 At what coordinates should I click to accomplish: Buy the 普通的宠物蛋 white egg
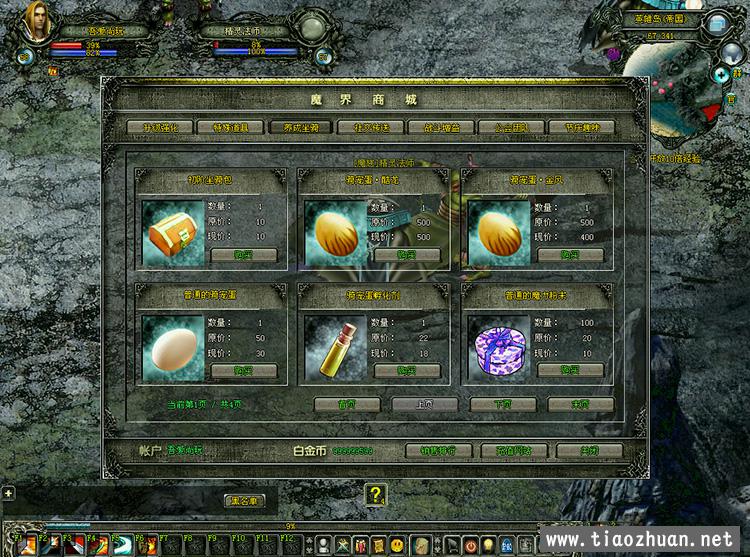click(x=244, y=371)
